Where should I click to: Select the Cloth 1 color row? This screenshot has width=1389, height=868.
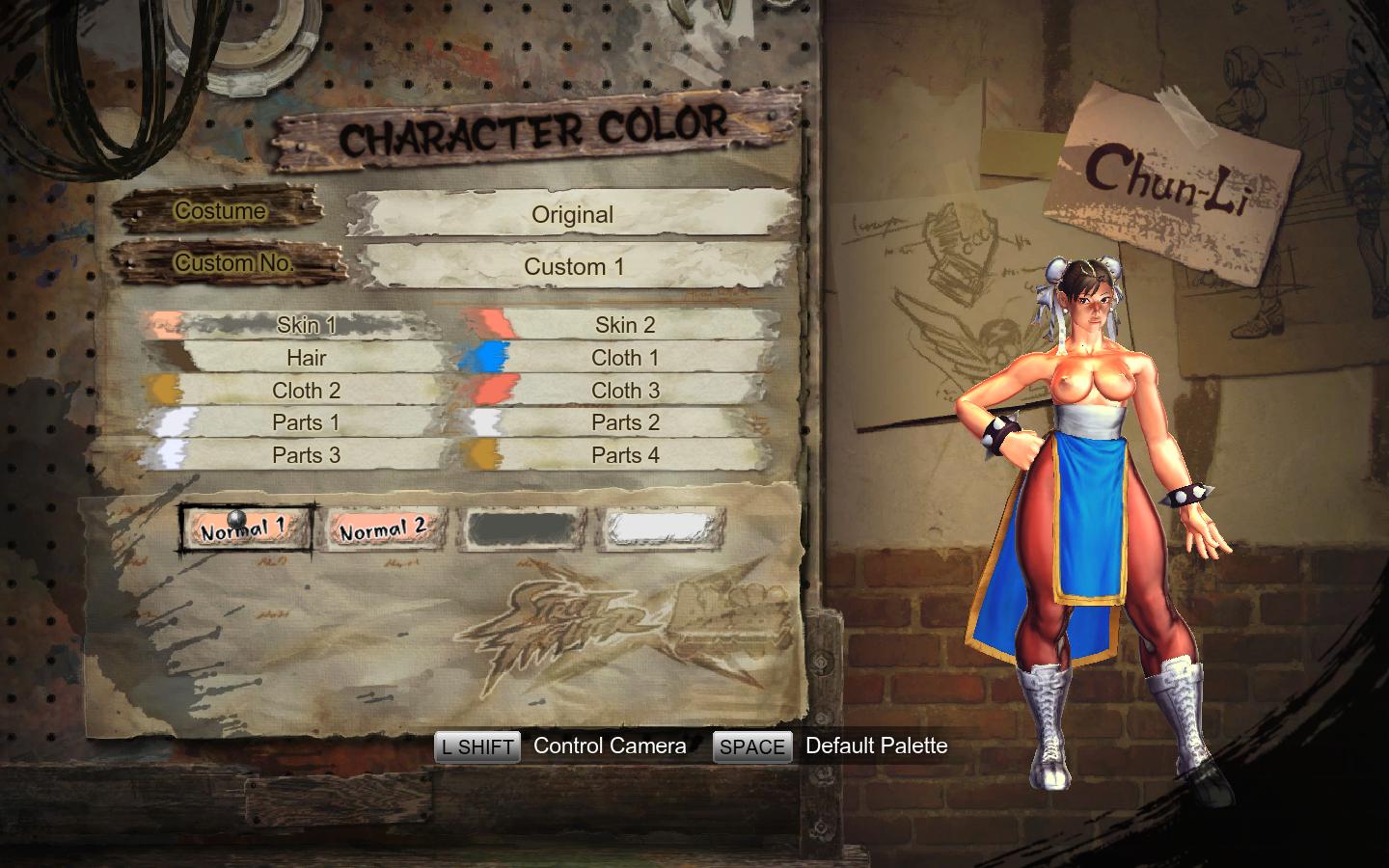624,358
